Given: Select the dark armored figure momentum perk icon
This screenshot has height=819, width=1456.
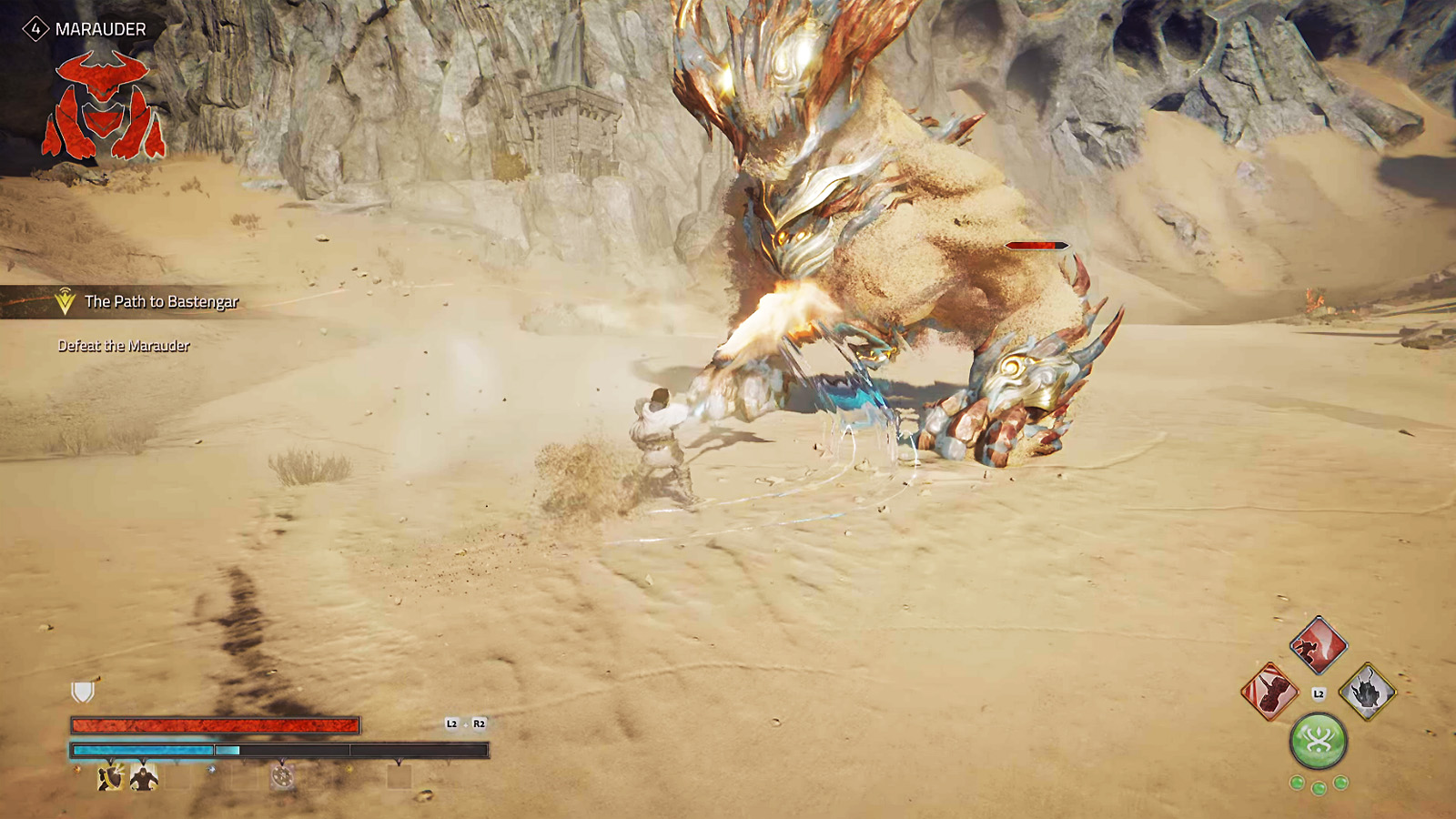Looking at the screenshot, I should (x=144, y=778).
